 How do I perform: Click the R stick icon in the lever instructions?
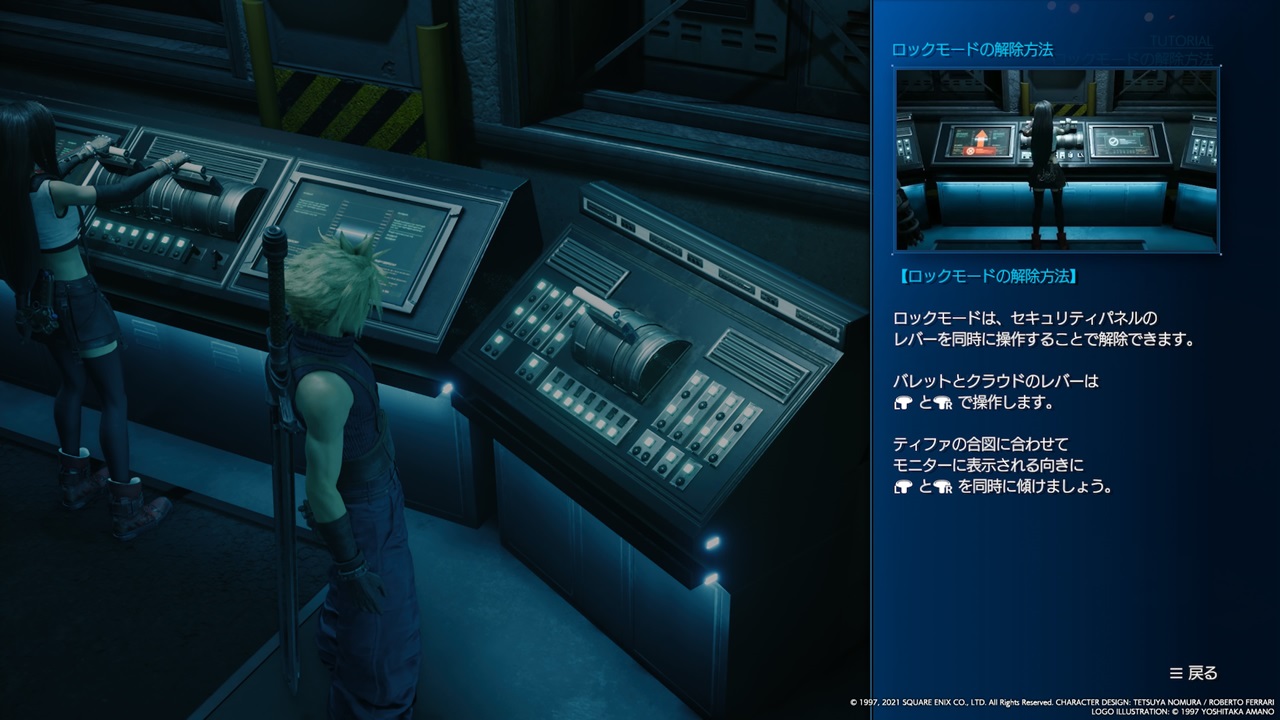pos(943,404)
